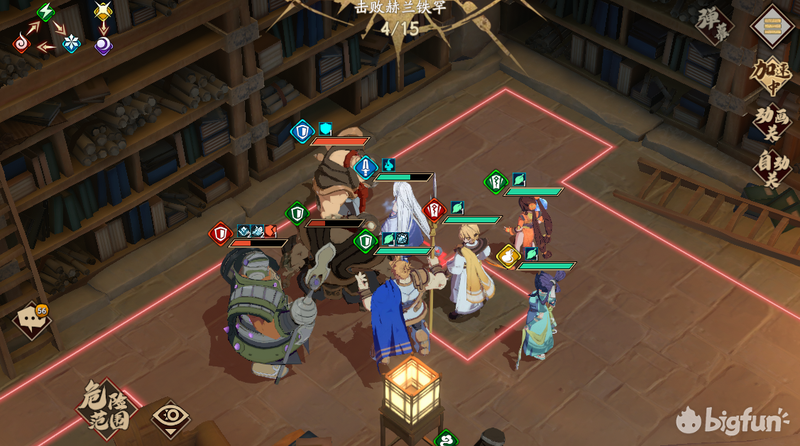
Task: Open the chat bubble with 56 badge
Action: coord(31,320)
